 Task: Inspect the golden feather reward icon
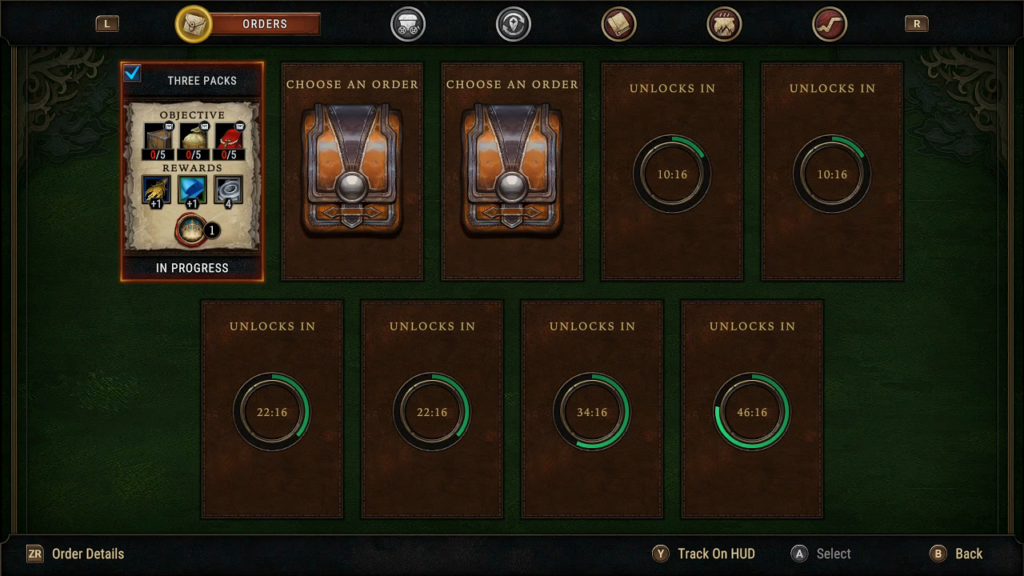click(156, 189)
